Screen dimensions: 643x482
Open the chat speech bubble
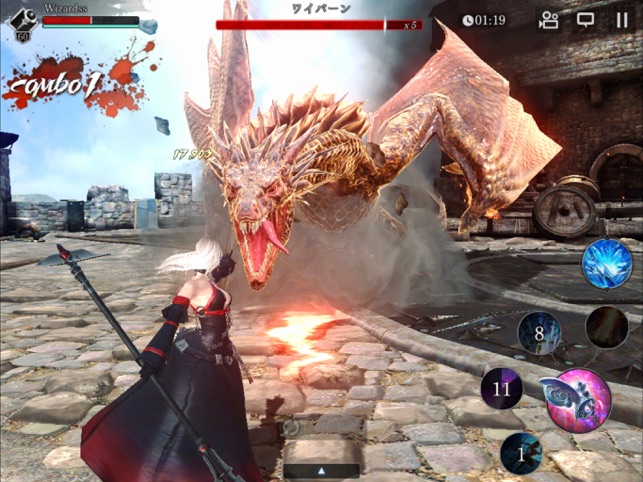pyautogui.click(x=586, y=19)
